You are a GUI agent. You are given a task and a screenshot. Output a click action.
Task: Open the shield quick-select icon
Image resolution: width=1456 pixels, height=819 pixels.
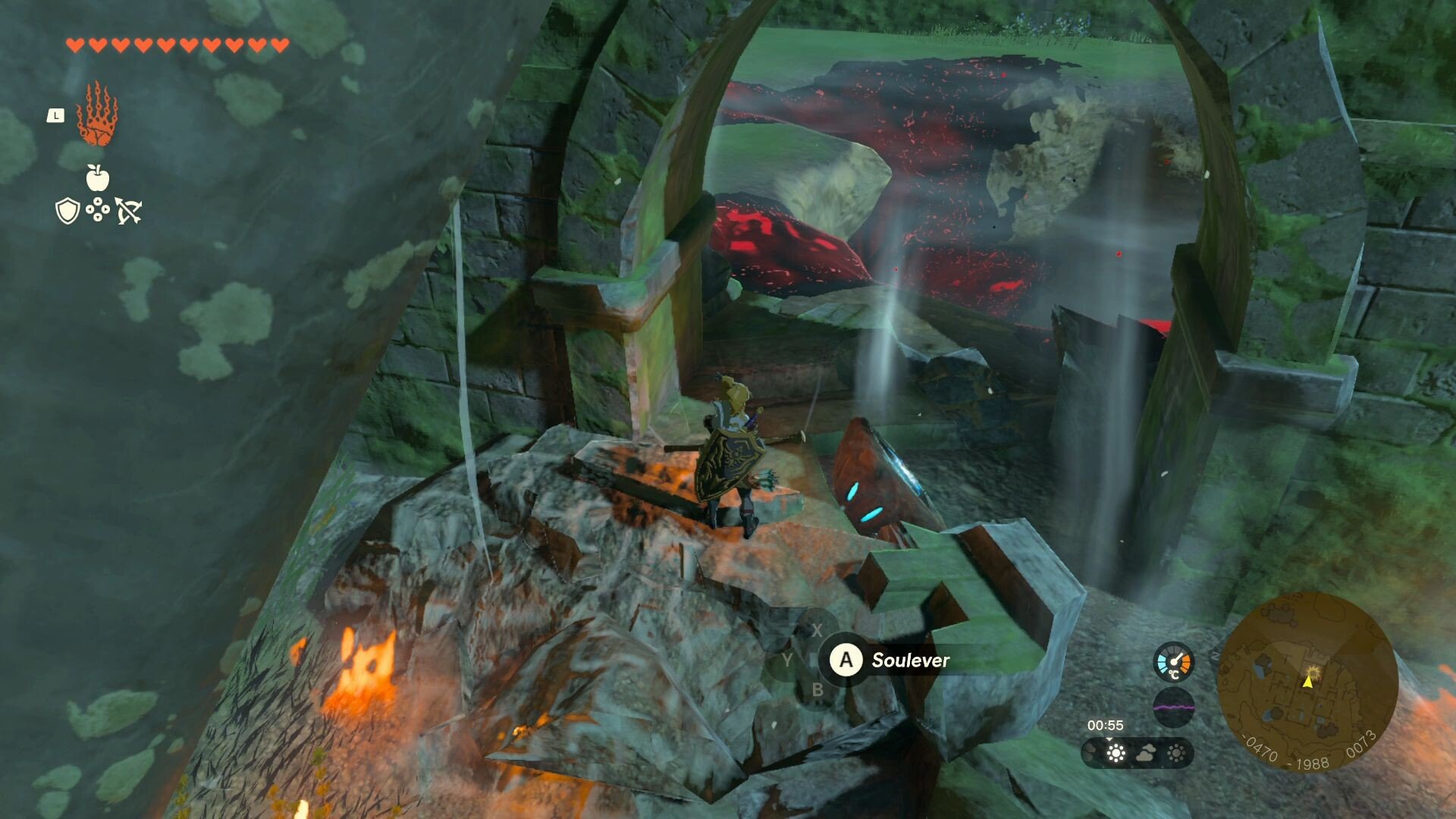click(67, 211)
